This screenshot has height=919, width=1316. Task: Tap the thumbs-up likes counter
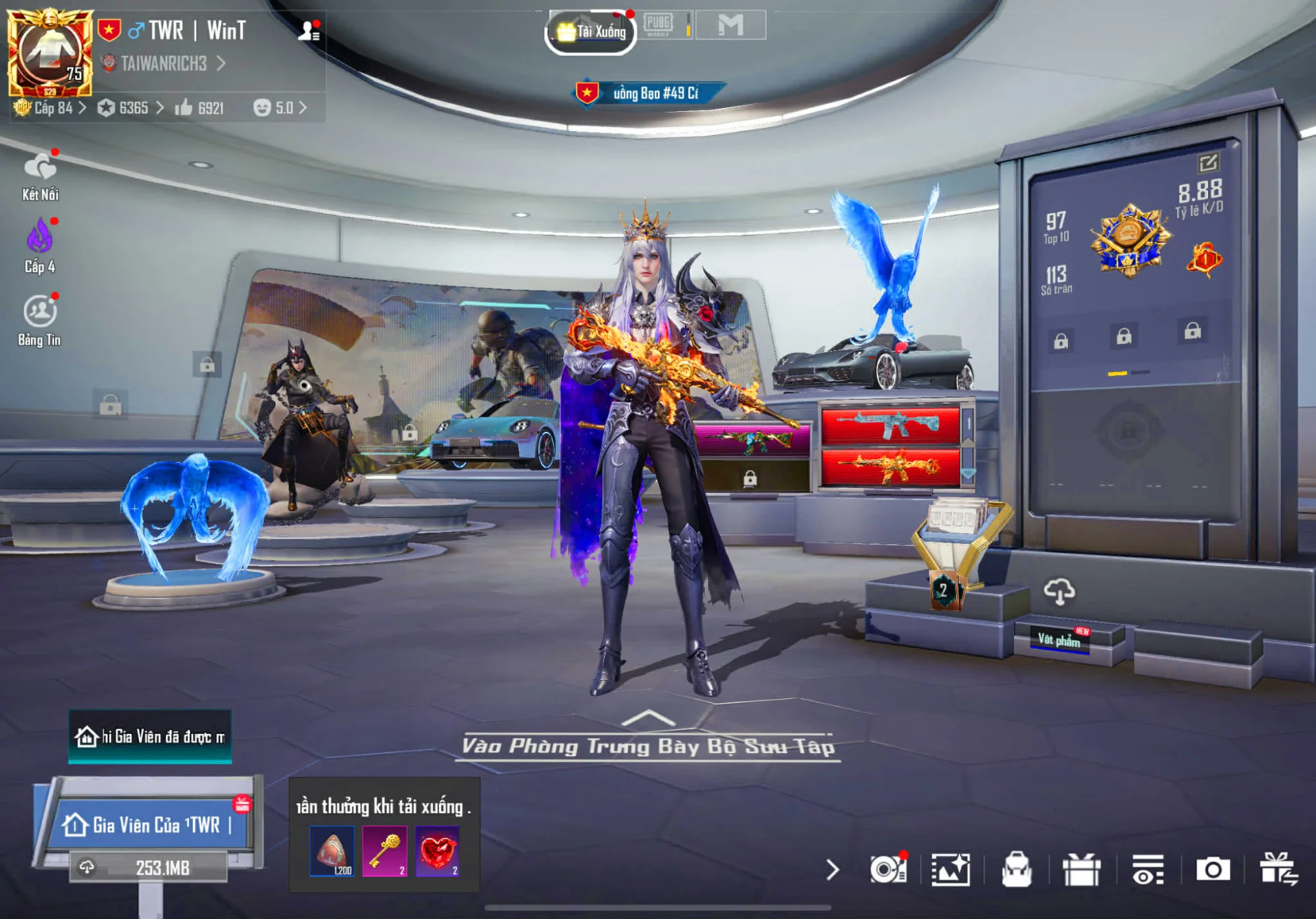point(199,108)
